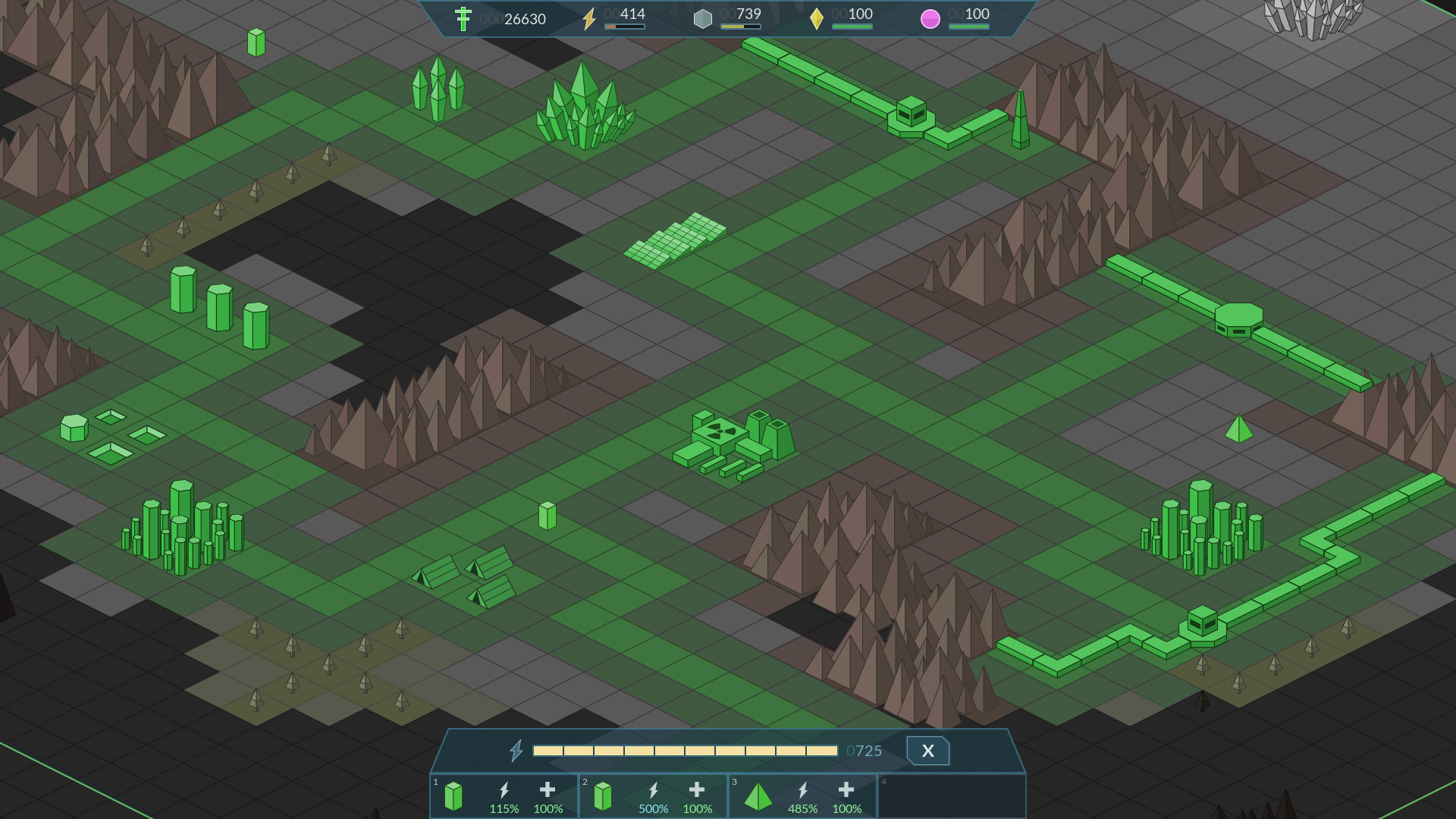Click the pink orb resource icon
1456x819 pixels.
point(931,18)
